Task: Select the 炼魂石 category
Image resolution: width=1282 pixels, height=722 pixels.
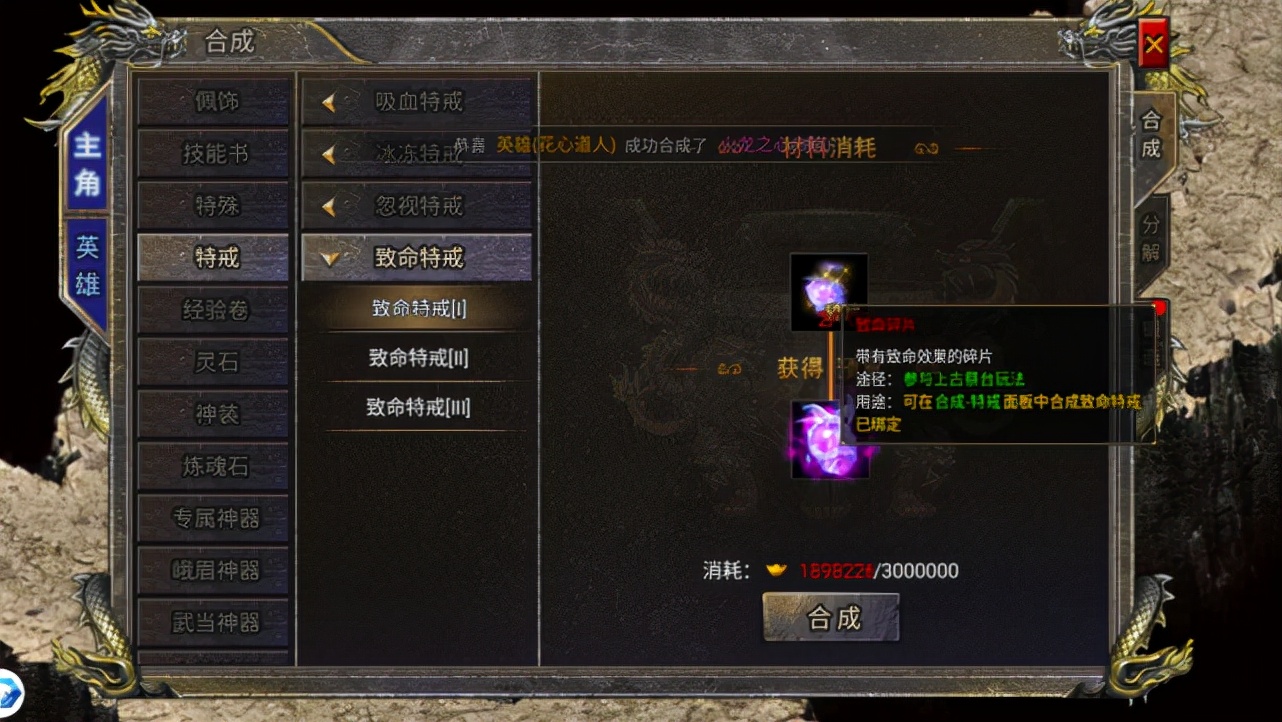Action: (214, 466)
